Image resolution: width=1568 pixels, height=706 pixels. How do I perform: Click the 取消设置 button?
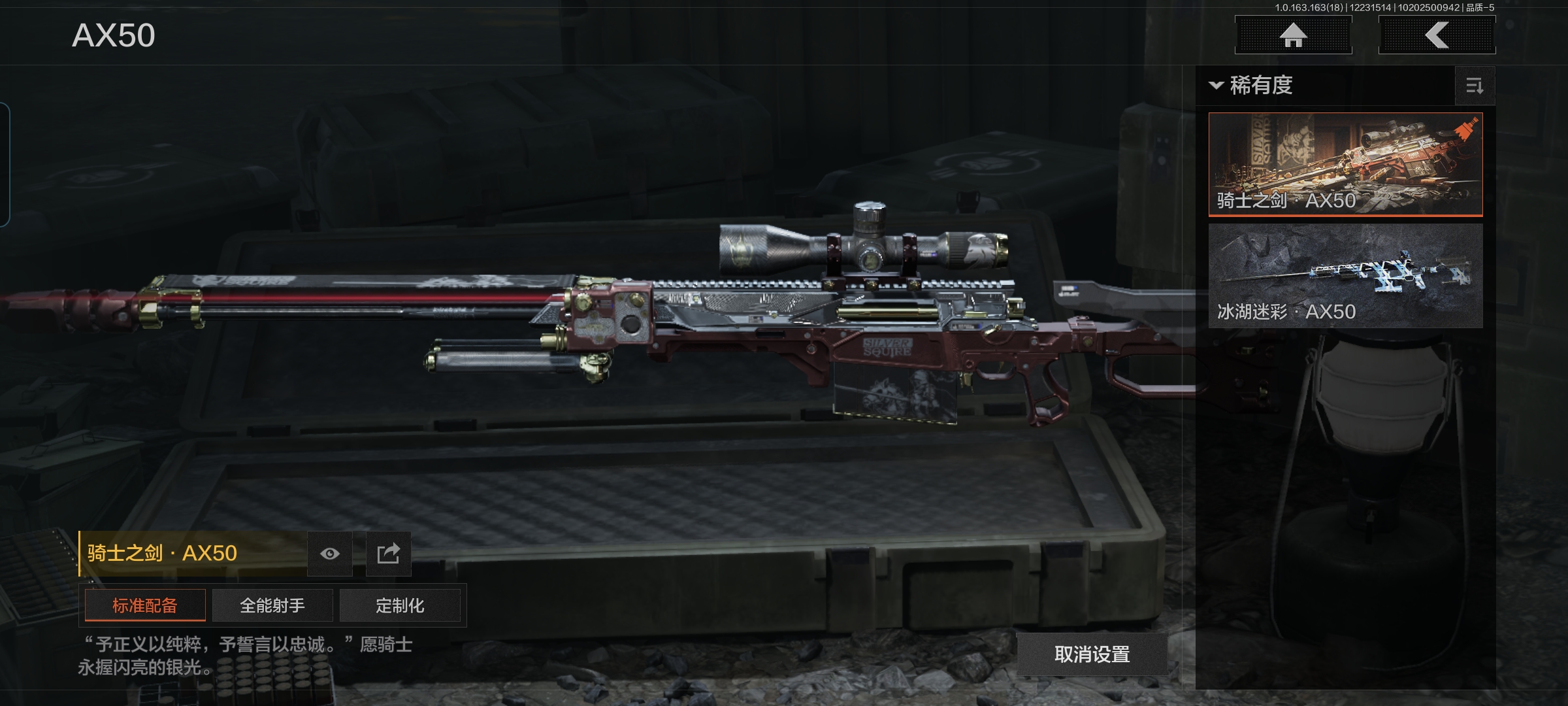1092,654
